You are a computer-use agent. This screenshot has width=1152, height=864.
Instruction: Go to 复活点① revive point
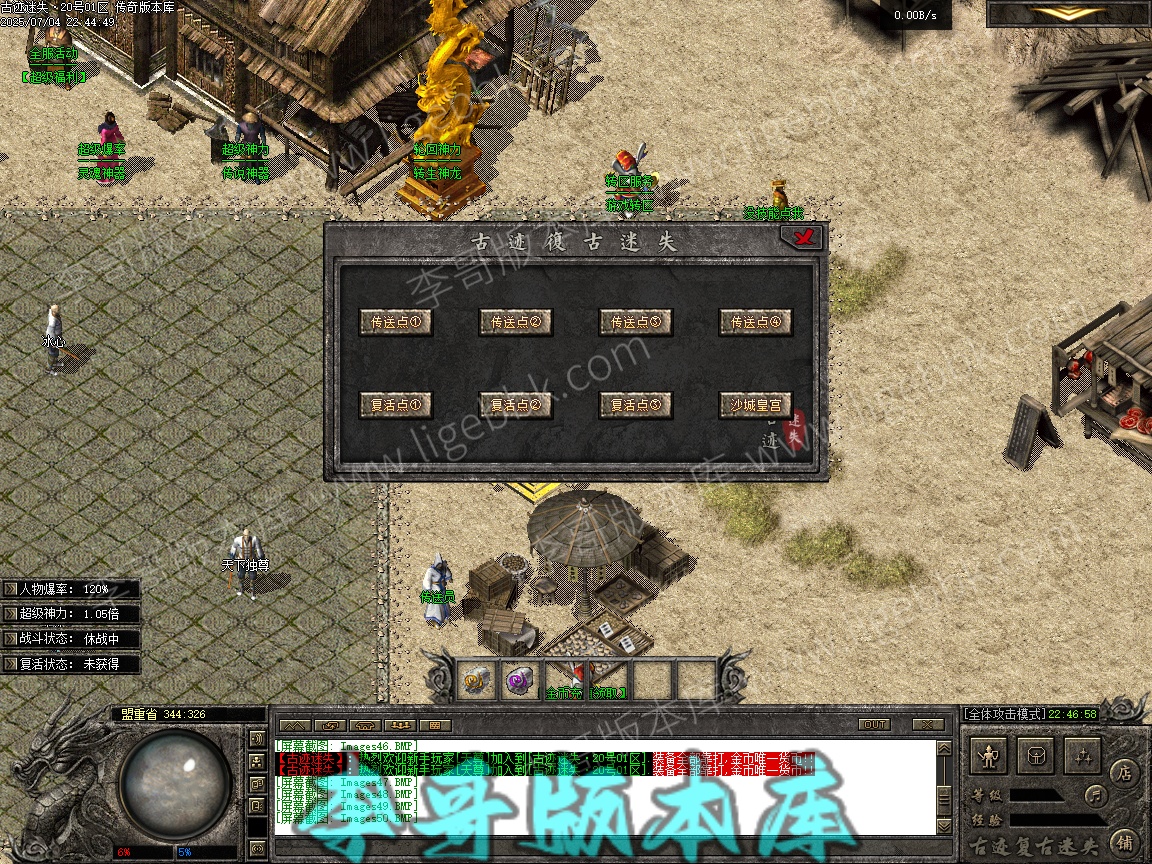(x=396, y=405)
